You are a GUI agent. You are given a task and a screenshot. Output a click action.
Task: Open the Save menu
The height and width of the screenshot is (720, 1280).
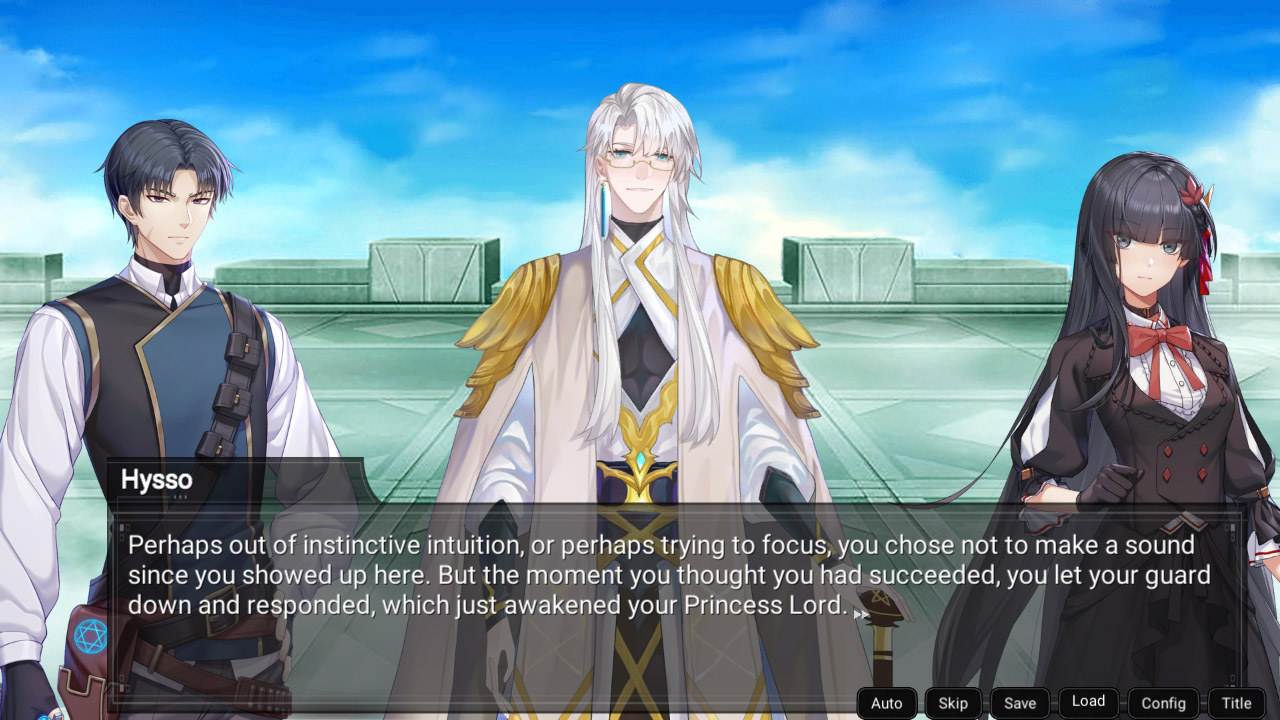coord(1020,703)
